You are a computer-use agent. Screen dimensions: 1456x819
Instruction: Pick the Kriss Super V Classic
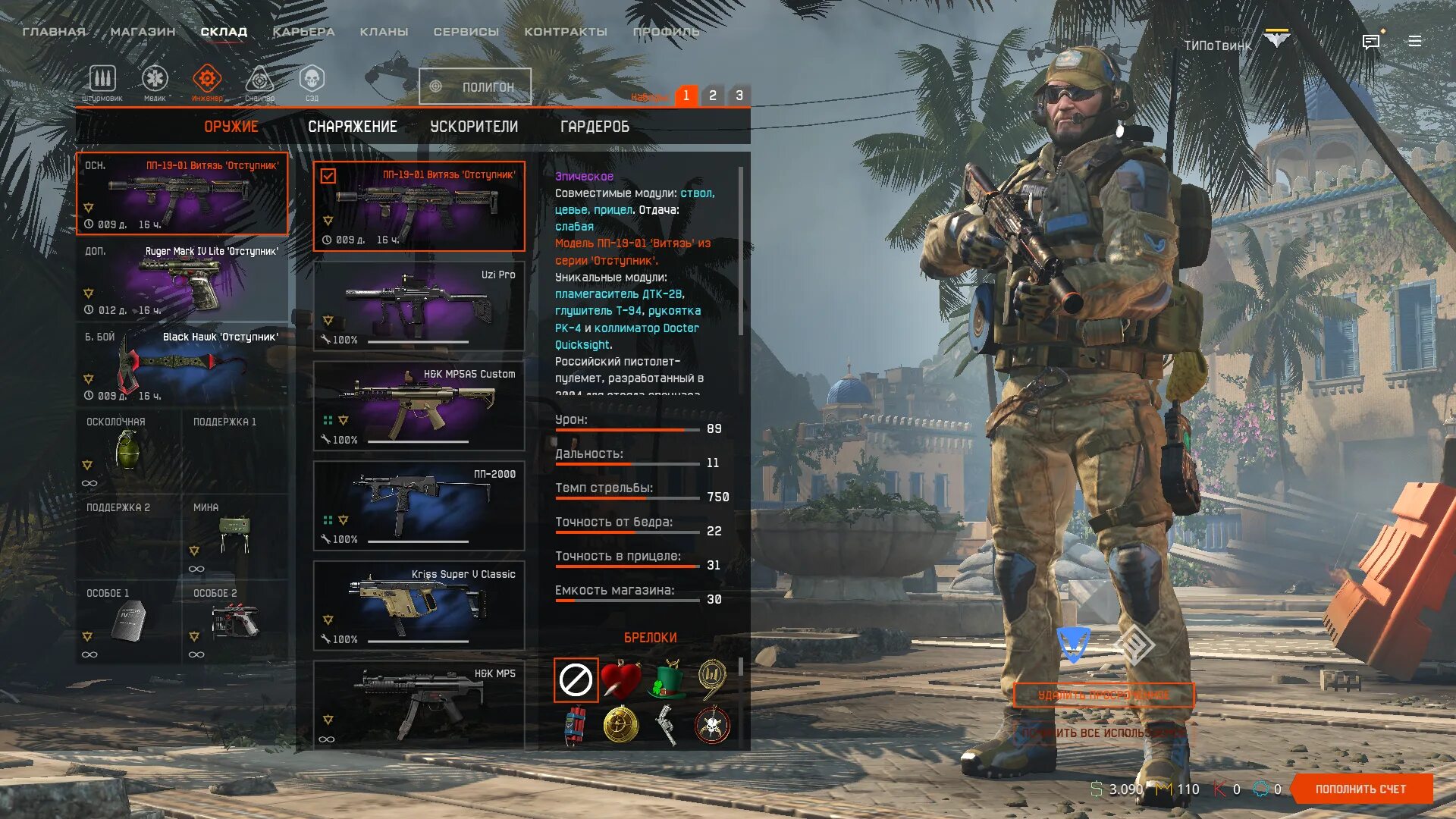click(419, 605)
